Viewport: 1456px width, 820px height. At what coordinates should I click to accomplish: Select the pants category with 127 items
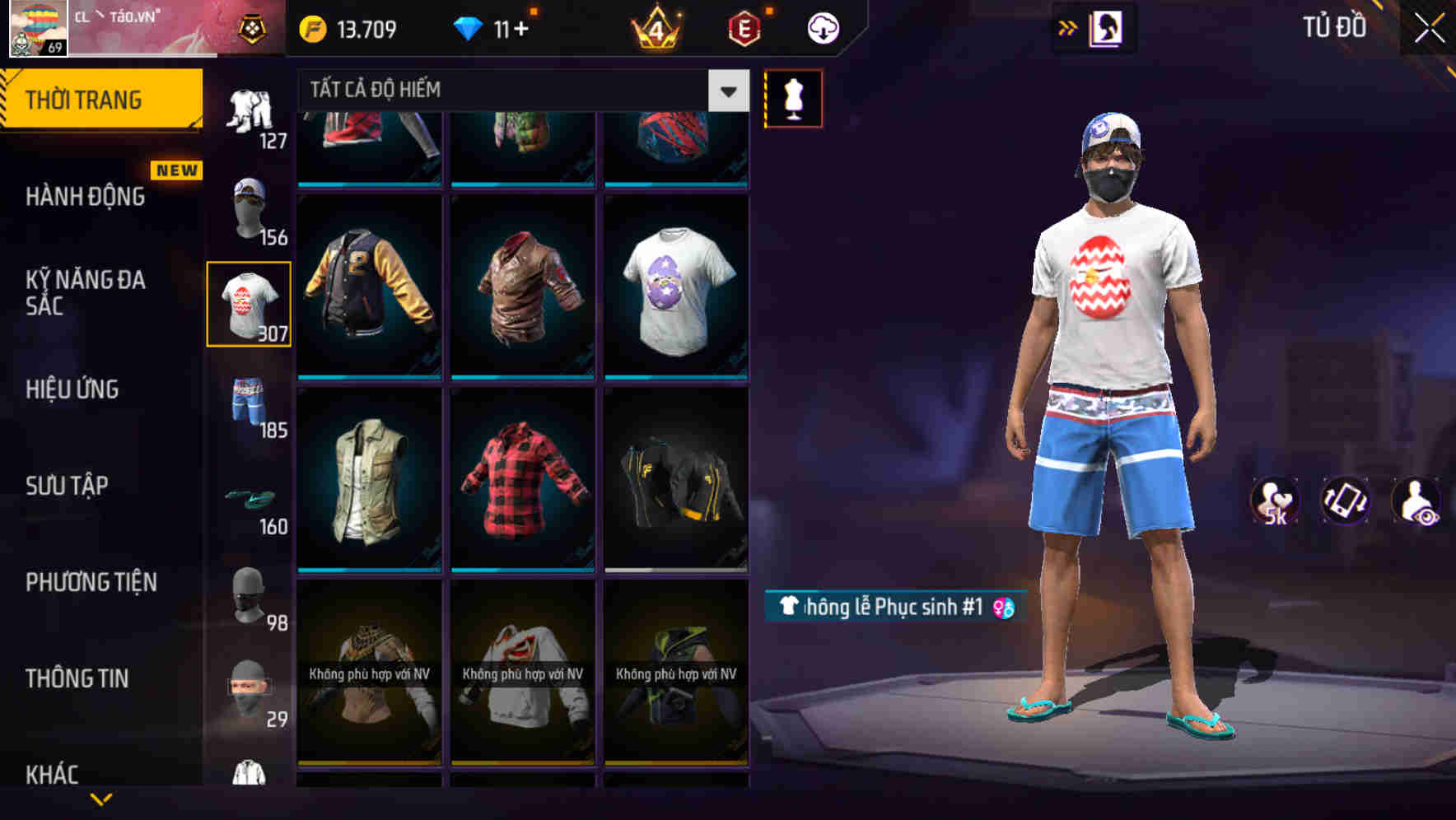[249, 115]
